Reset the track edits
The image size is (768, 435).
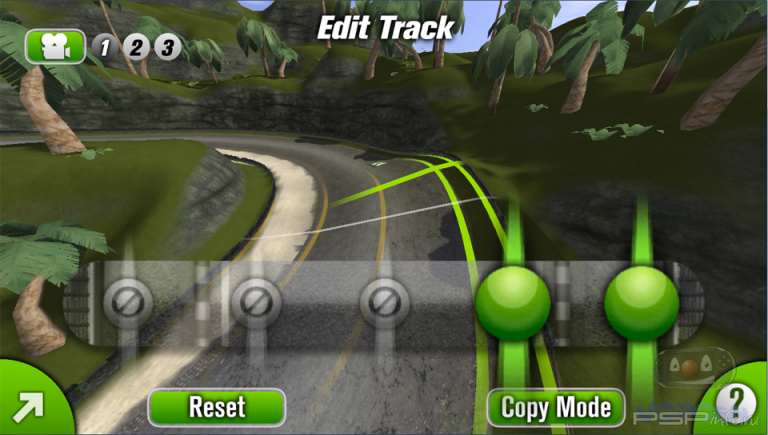pos(216,407)
